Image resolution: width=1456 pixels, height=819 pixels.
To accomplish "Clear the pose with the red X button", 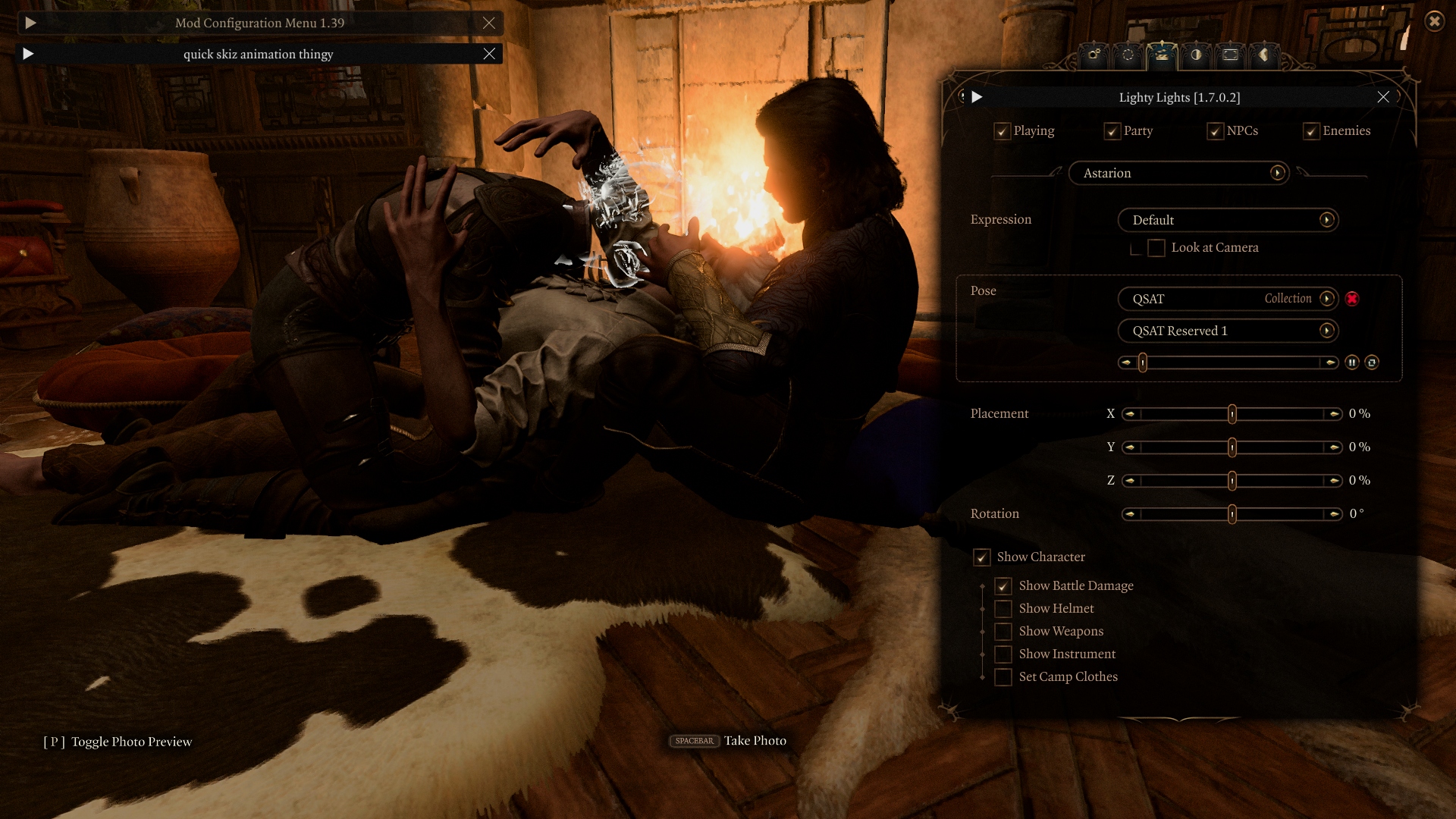I will point(1352,299).
